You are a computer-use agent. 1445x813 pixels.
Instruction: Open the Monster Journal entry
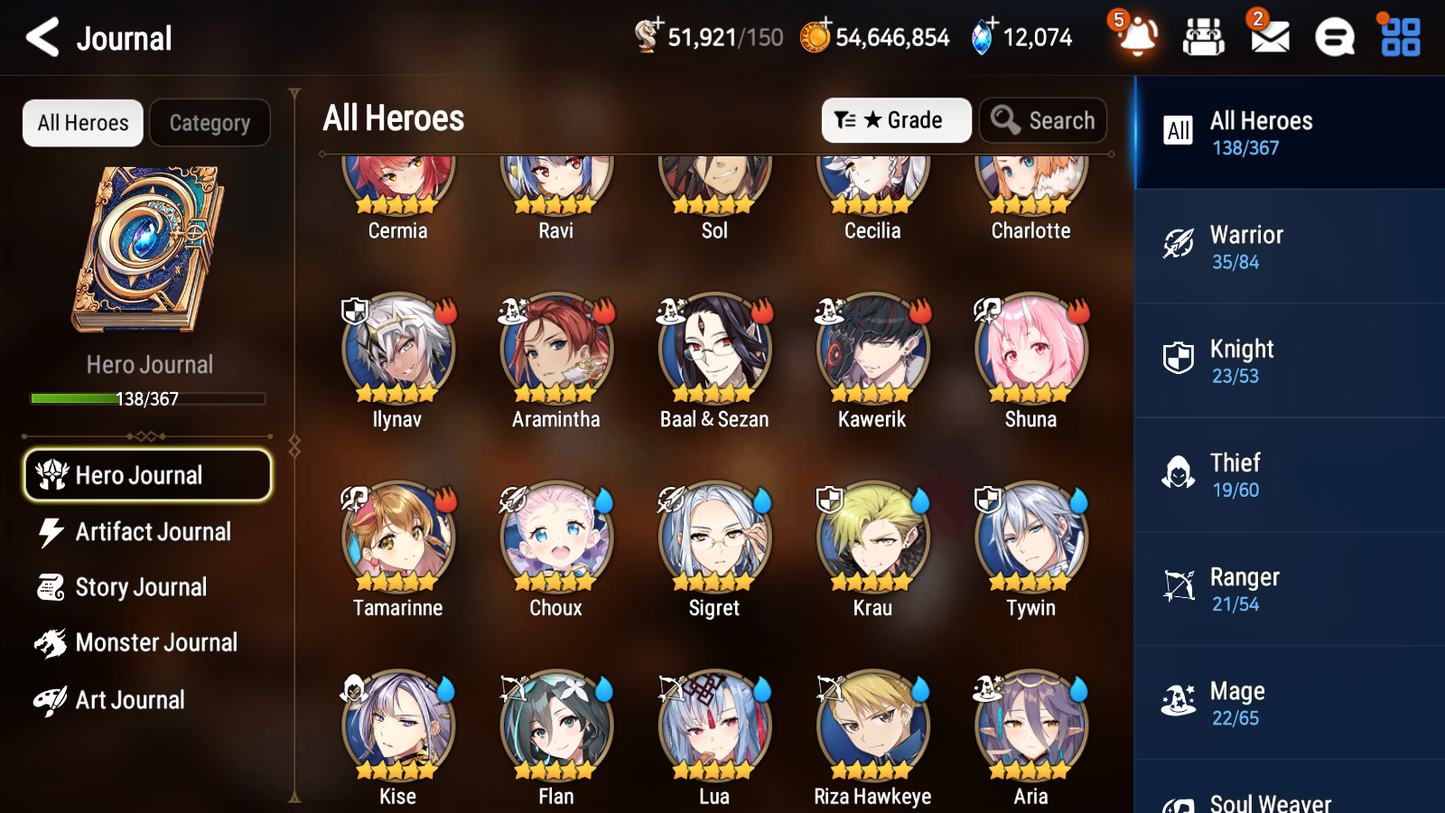(x=157, y=643)
